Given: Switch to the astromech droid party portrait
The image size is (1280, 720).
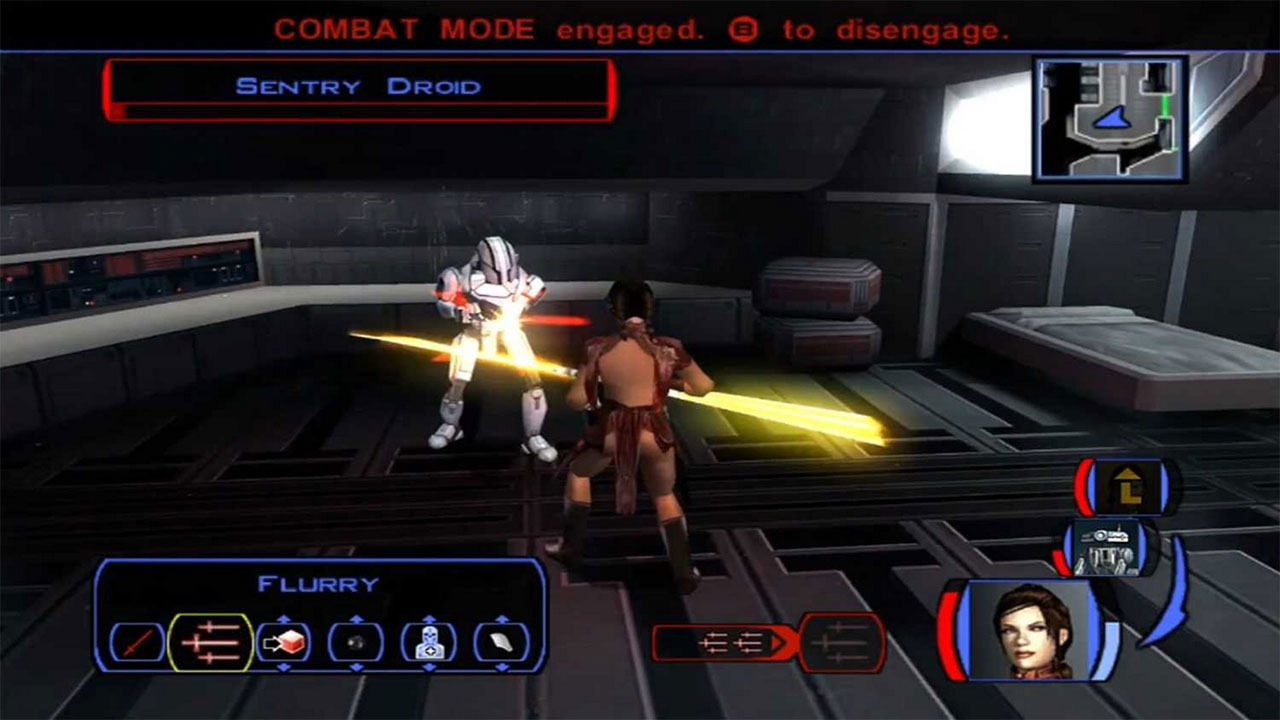Looking at the screenshot, I should tap(1109, 548).
